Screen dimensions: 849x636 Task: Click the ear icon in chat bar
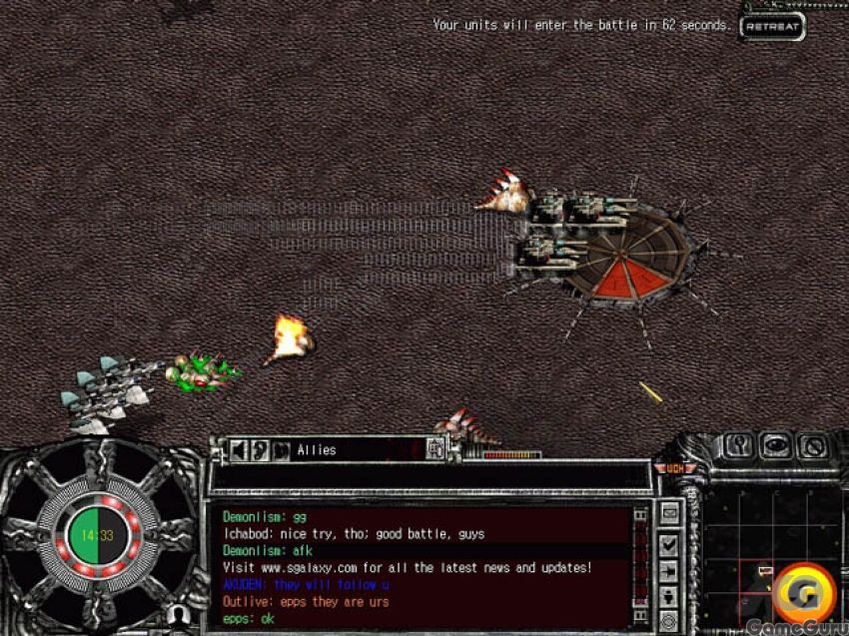[x=260, y=450]
